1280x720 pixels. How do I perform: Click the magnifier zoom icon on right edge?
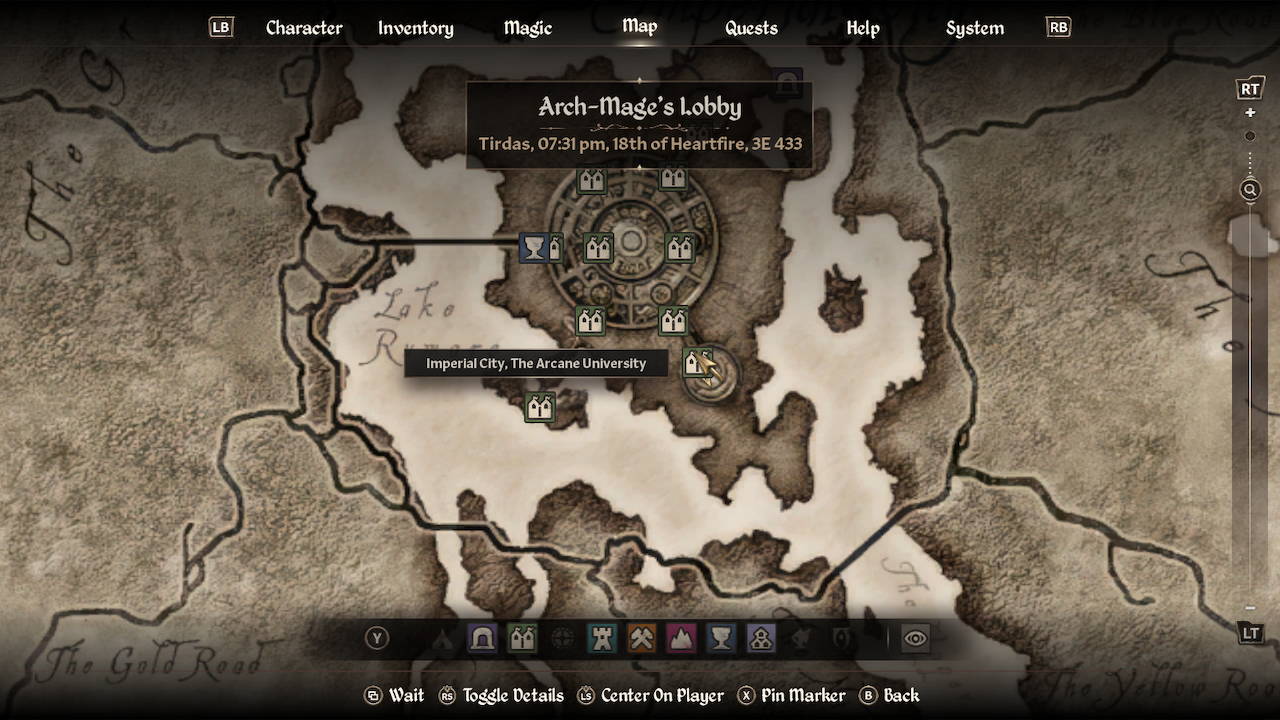[x=1249, y=189]
